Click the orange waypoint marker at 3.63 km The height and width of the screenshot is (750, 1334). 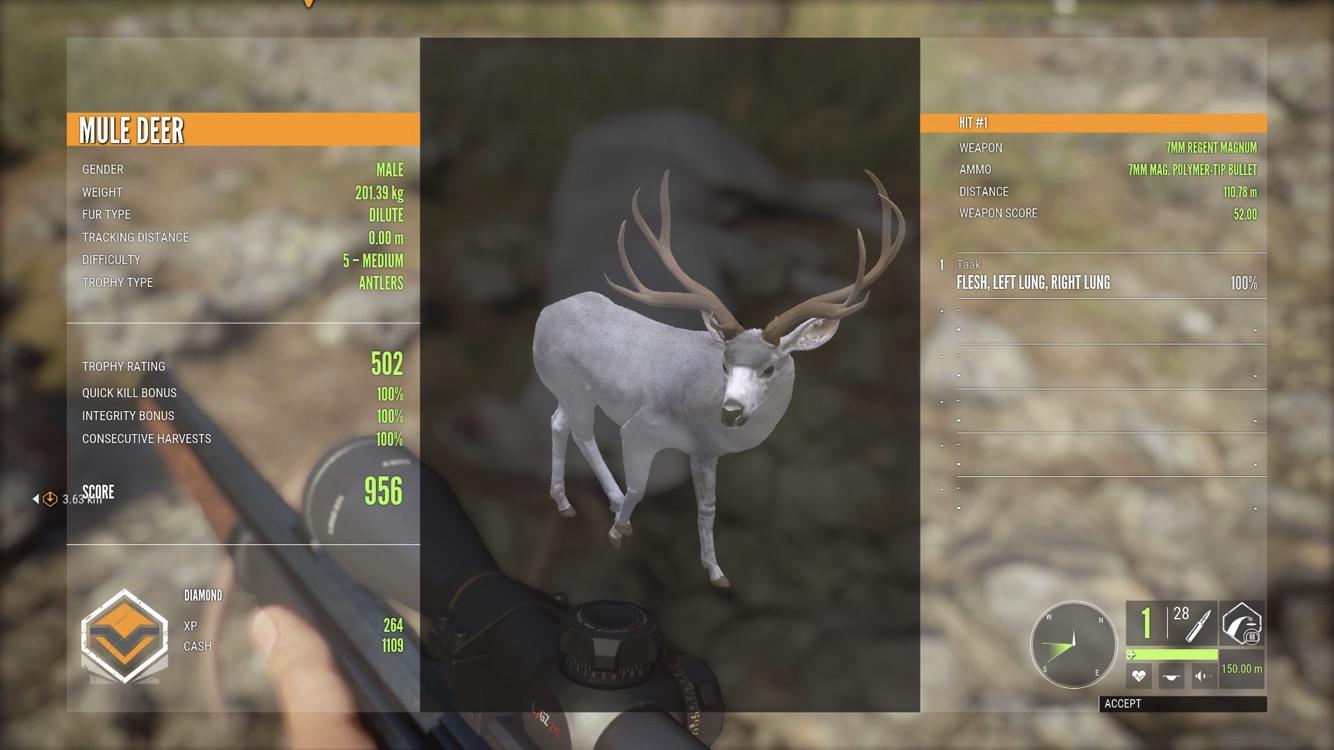click(50, 499)
